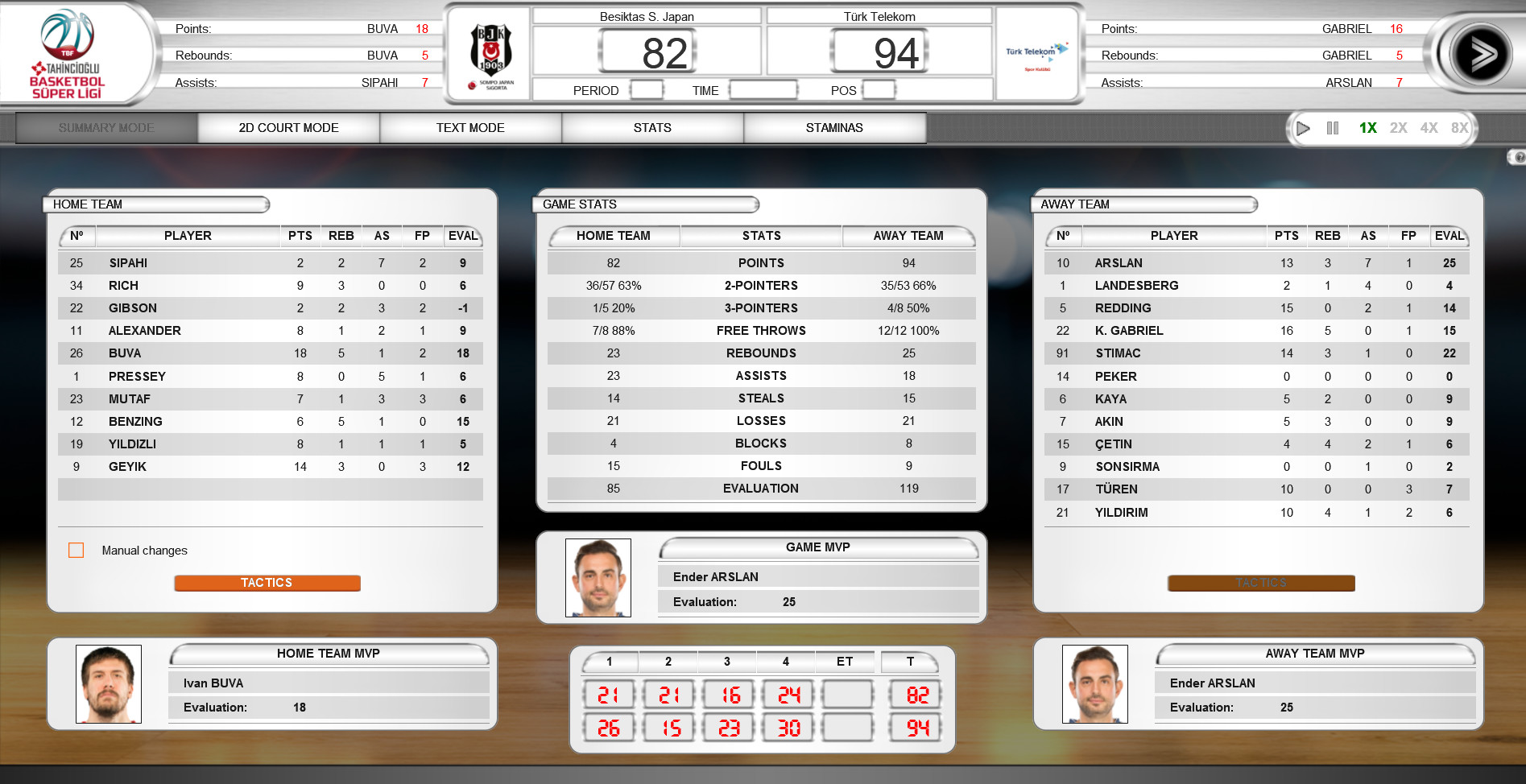Collapse the HOME TEAM panel header
The height and width of the screenshot is (784, 1526).
click(157, 204)
